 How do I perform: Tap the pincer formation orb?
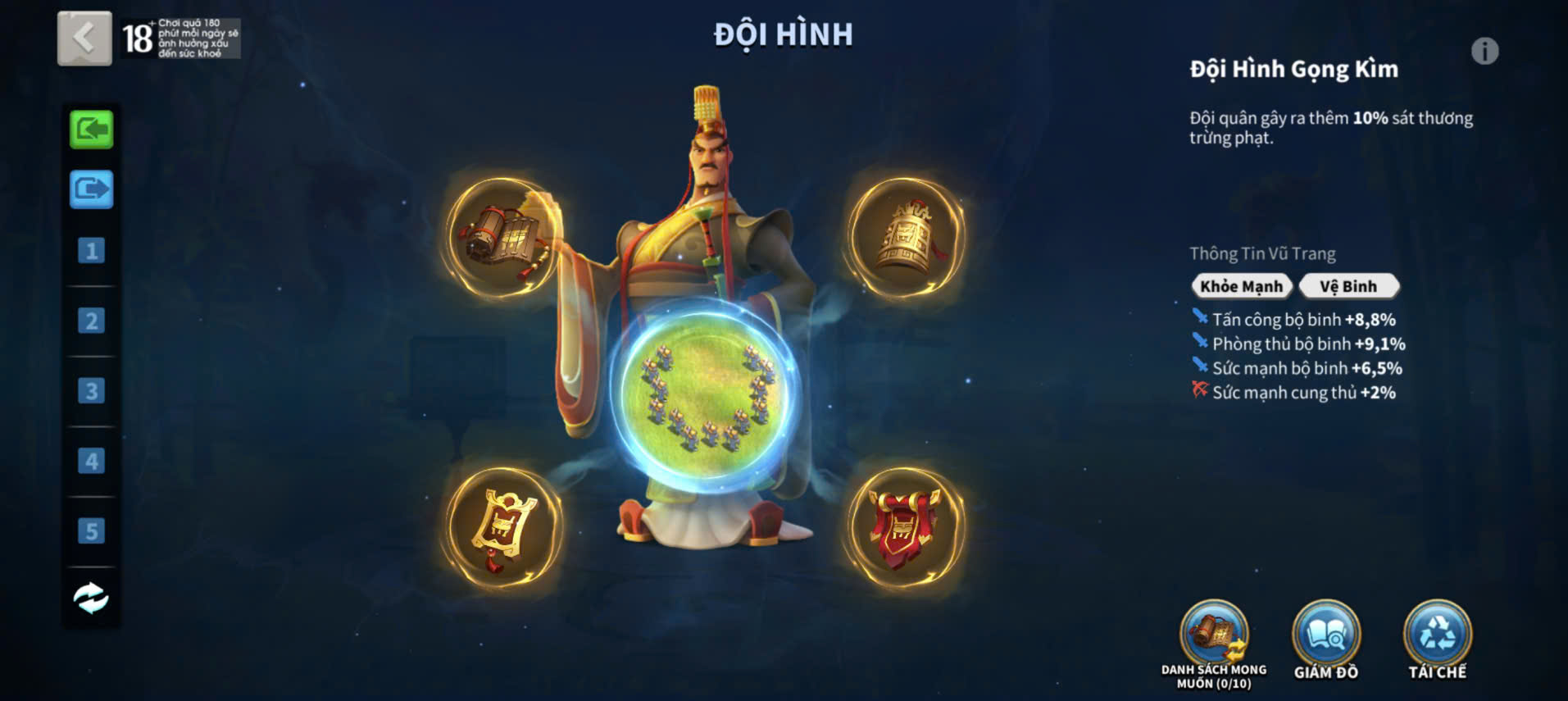point(707,399)
